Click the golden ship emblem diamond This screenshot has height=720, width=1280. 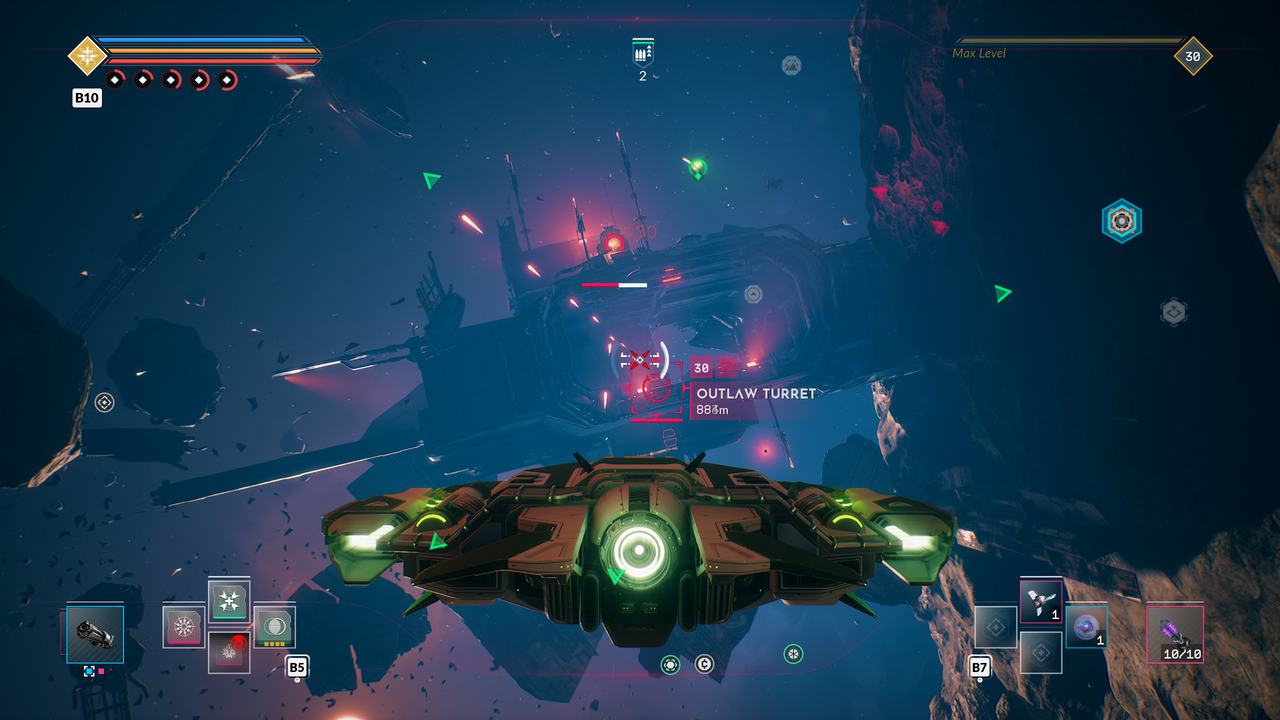point(88,55)
